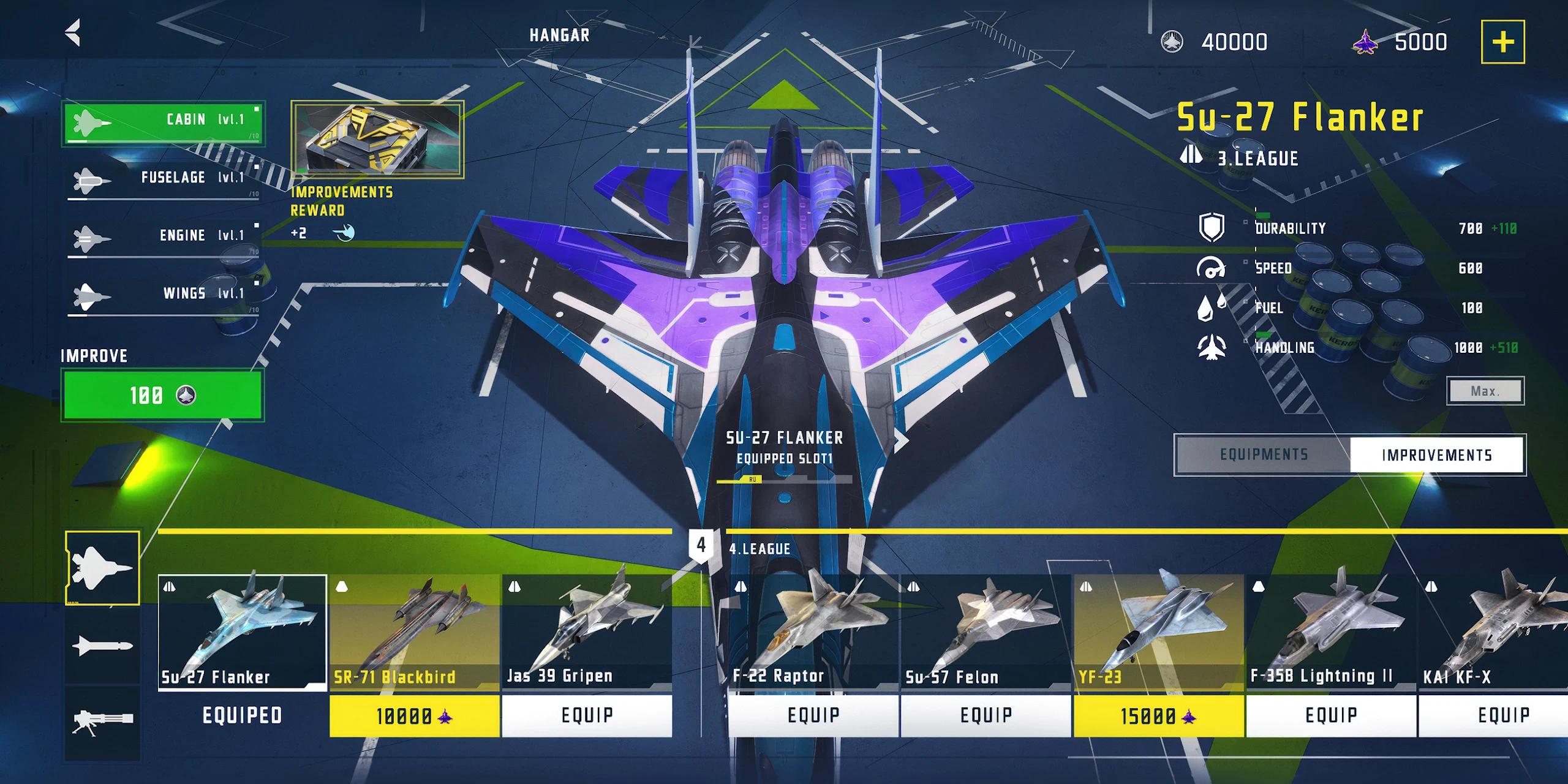The height and width of the screenshot is (784, 1568).
Task: Select the Cabin lvl.1 upgrade
Action: pyautogui.click(x=163, y=123)
